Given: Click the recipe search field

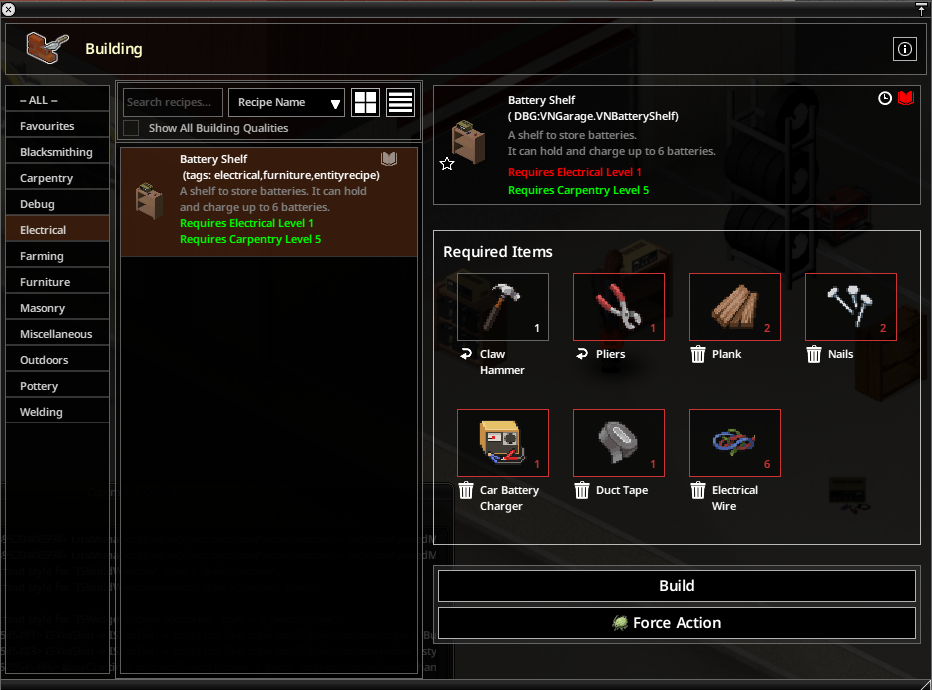Looking at the screenshot, I should [173, 102].
